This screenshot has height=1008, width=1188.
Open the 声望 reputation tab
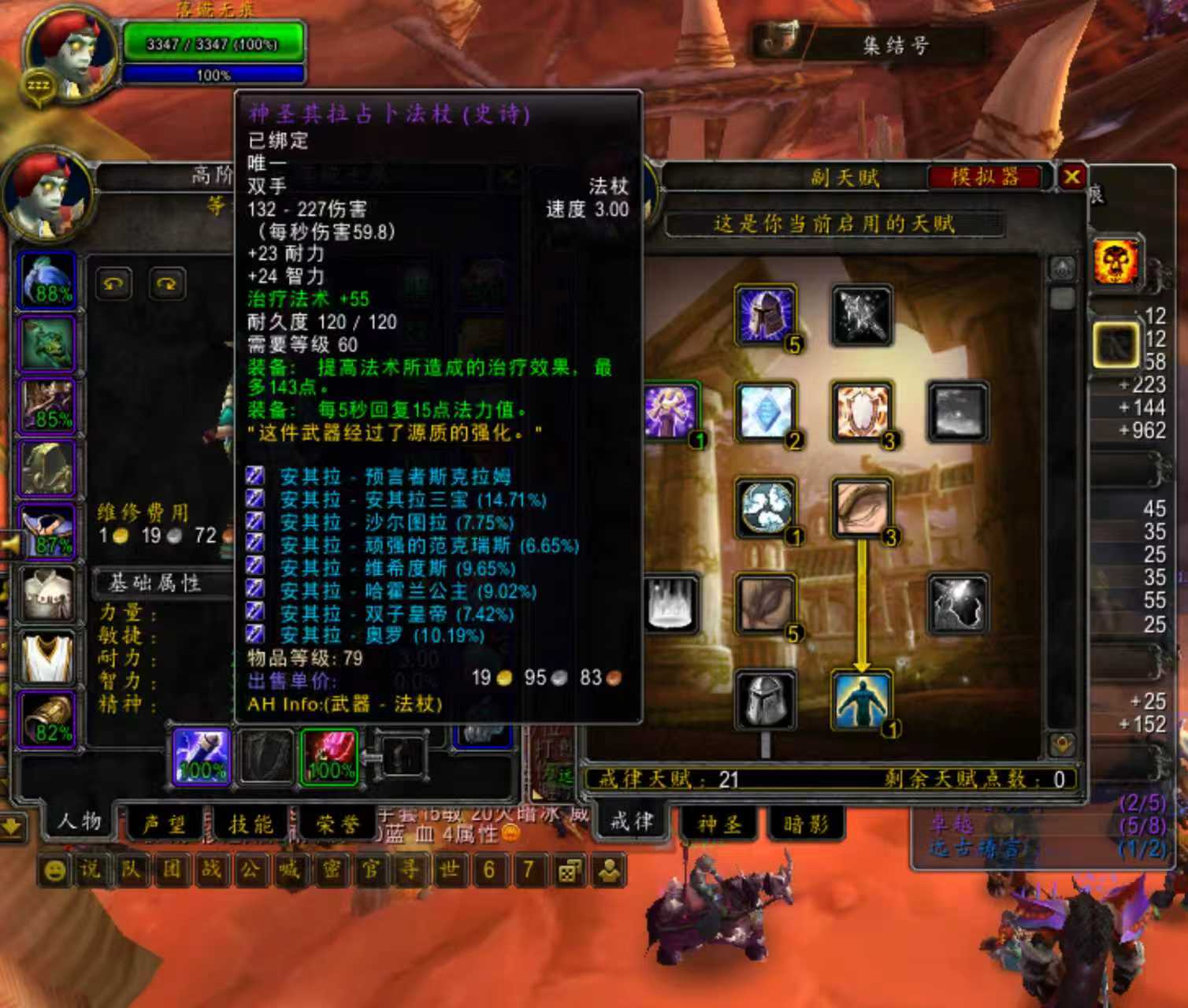pyautogui.click(x=164, y=824)
